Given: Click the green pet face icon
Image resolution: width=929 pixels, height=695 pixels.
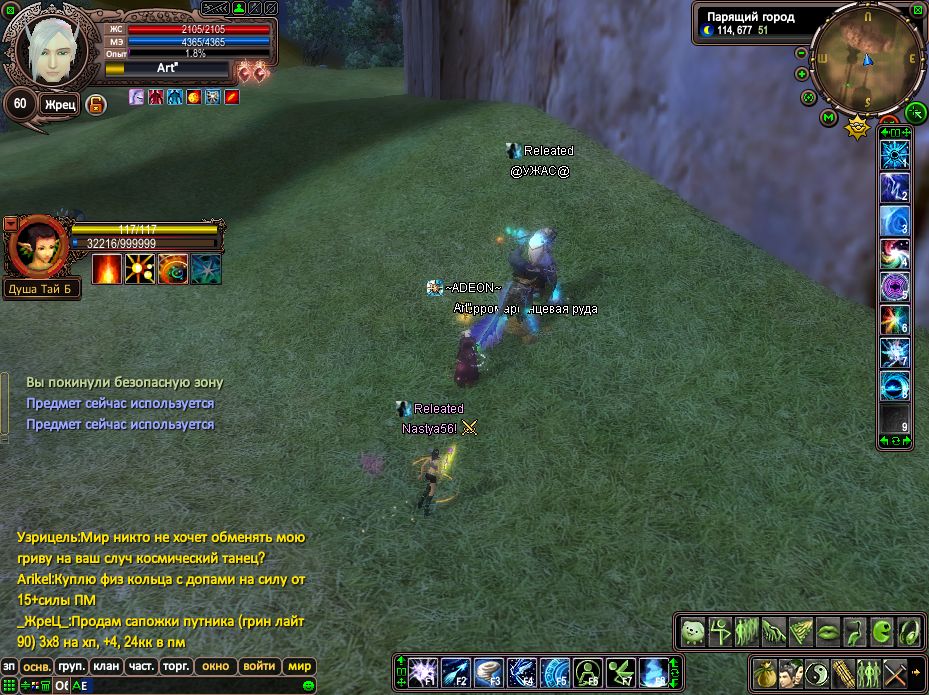Looking at the screenshot, I should pos(692,631).
